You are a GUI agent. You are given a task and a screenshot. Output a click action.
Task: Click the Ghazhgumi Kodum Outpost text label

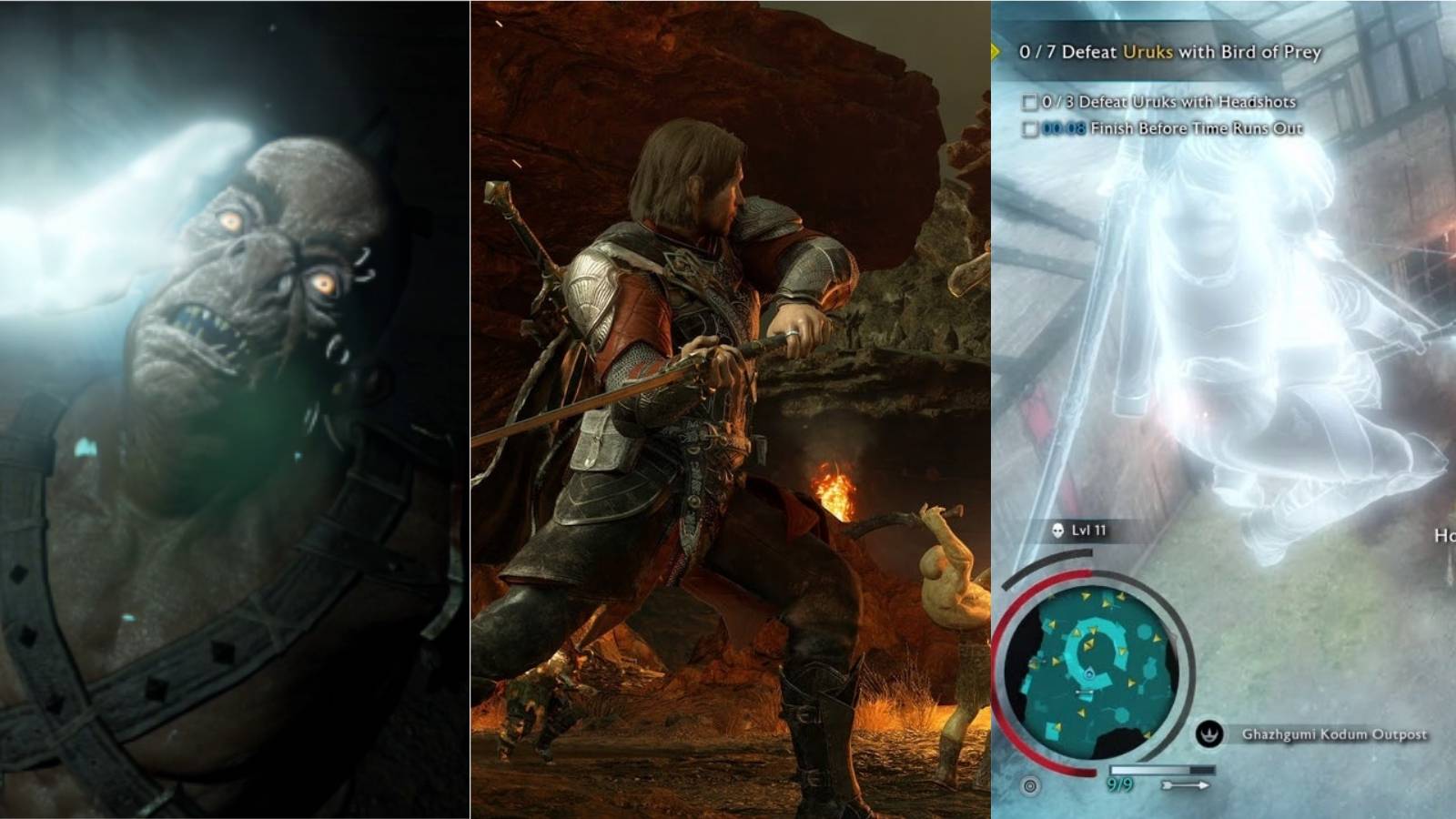1333,733
